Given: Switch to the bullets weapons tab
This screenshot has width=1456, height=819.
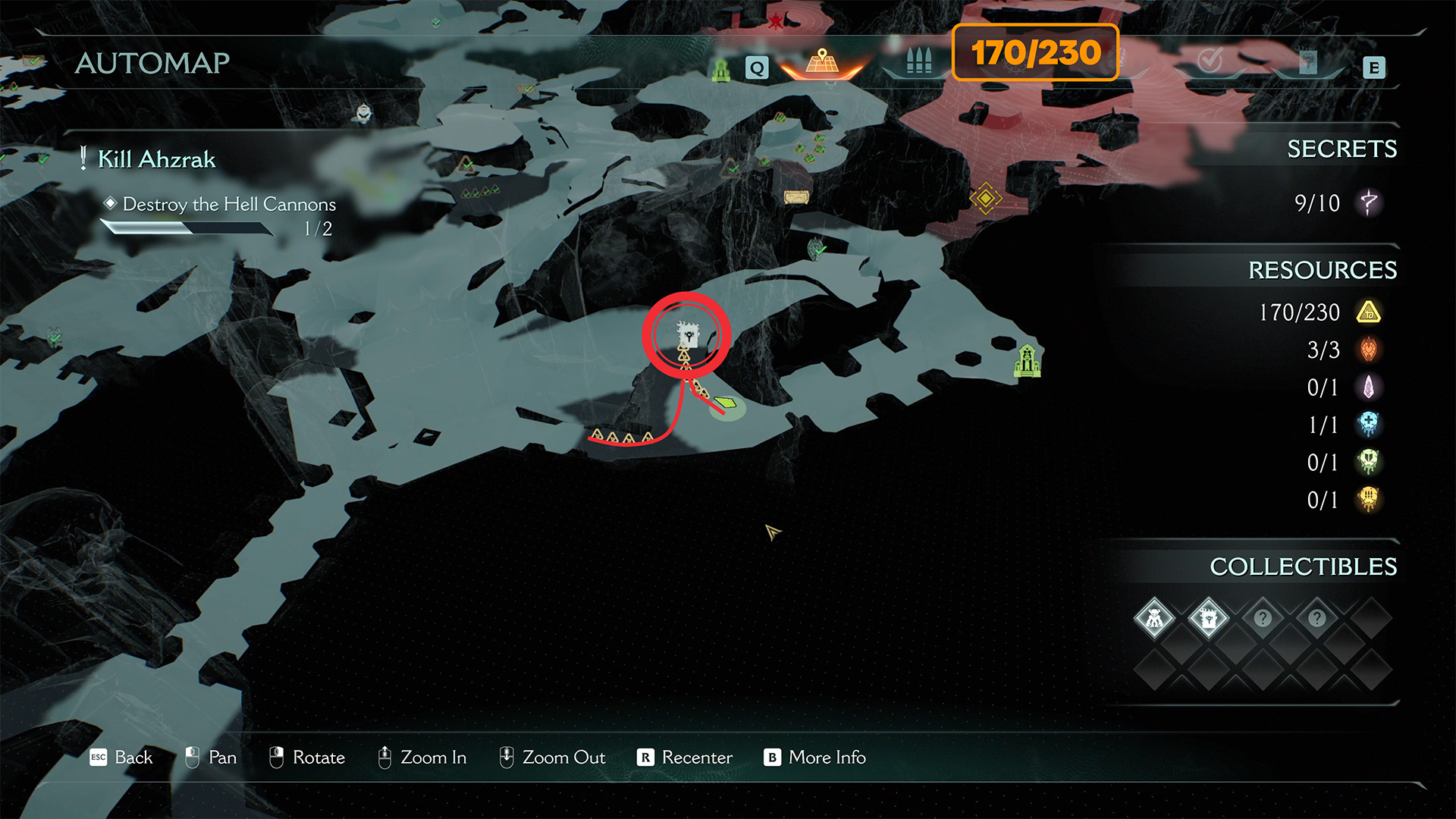Looking at the screenshot, I should pos(918,62).
